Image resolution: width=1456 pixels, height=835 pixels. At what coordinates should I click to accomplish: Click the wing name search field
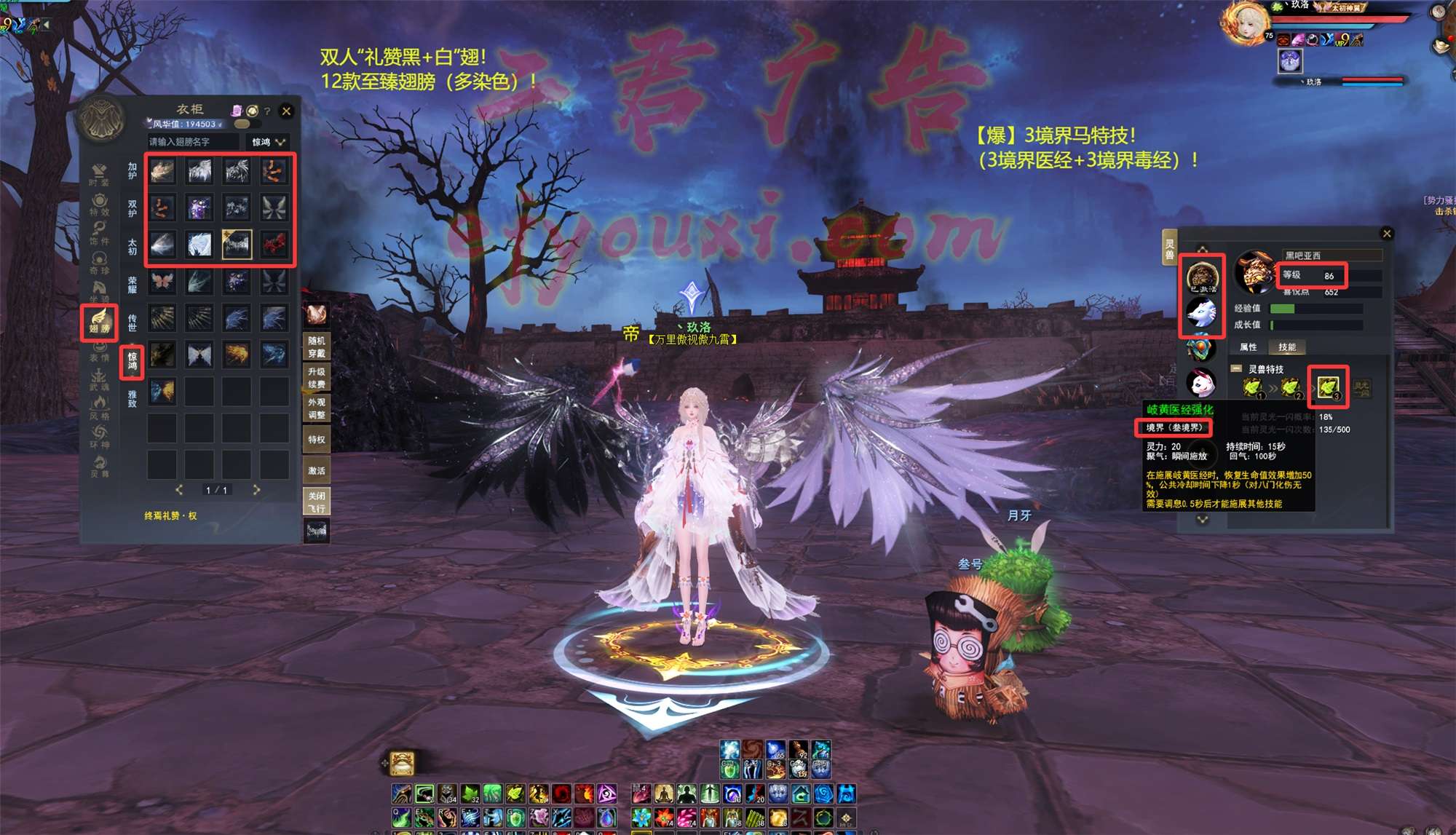coord(193,142)
